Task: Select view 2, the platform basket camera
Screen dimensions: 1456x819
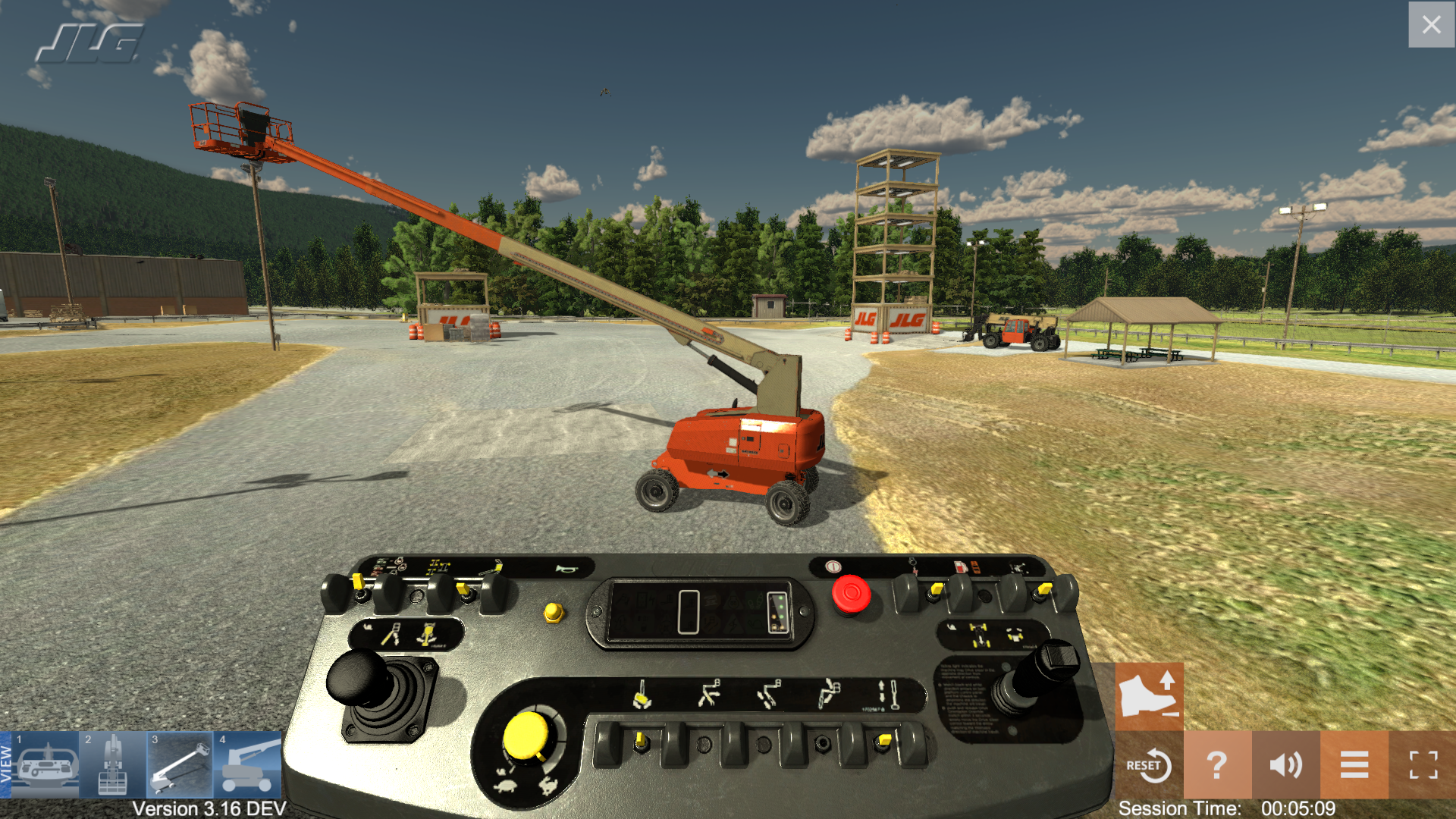Action: pyautogui.click(x=112, y=764)
